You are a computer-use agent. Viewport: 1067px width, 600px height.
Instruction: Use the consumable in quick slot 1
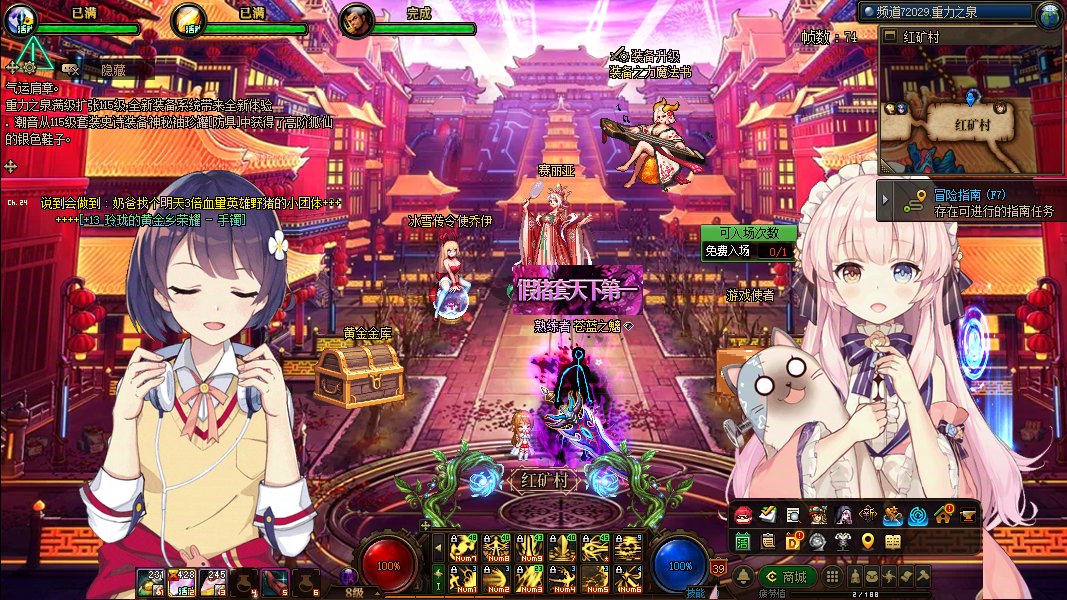[x=150, y=582]
